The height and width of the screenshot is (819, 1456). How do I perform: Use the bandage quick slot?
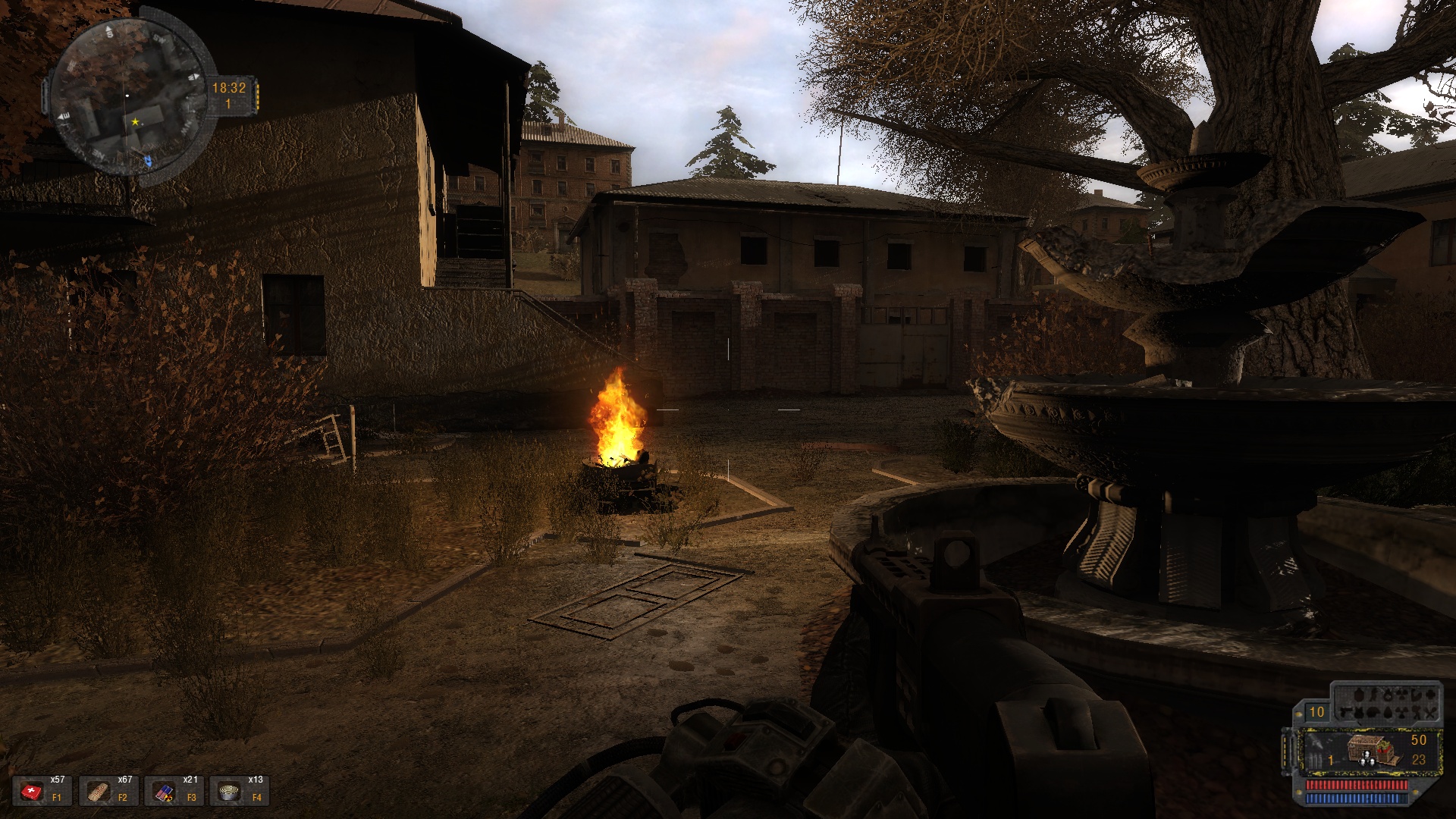click(x=99, y=792)
